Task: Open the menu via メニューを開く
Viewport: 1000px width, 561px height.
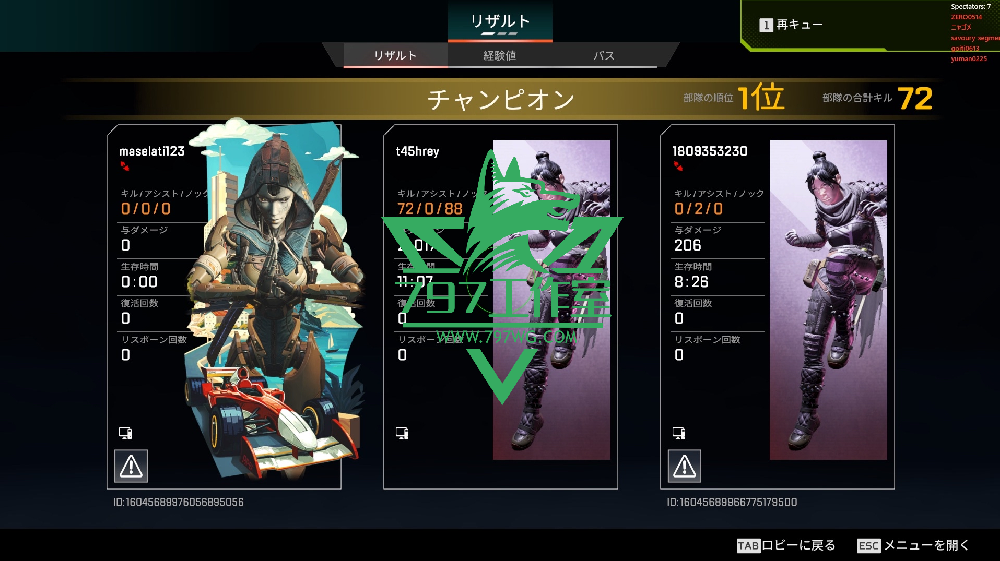Action: [914, 545]
